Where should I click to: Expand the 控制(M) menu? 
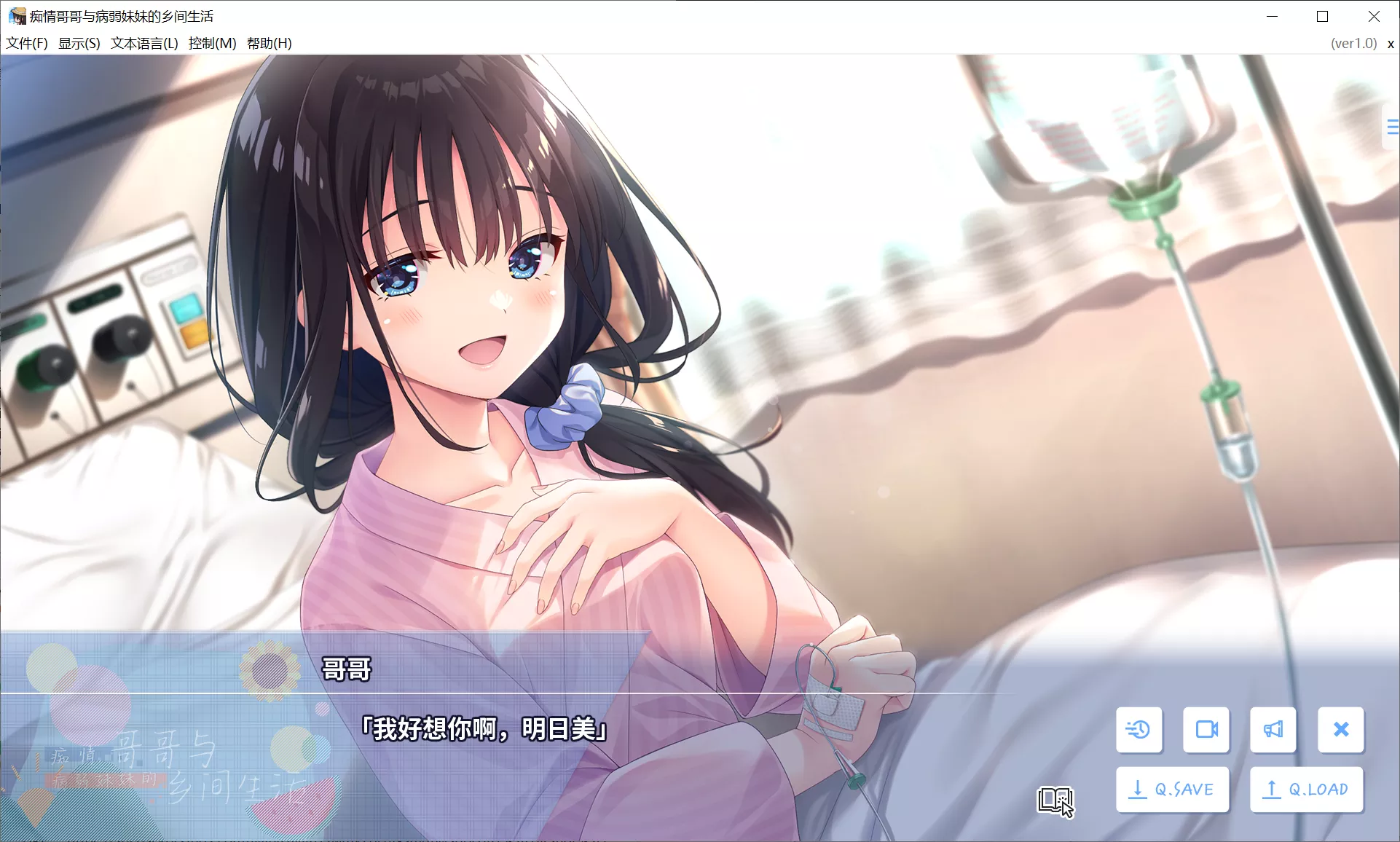point(211,43)
